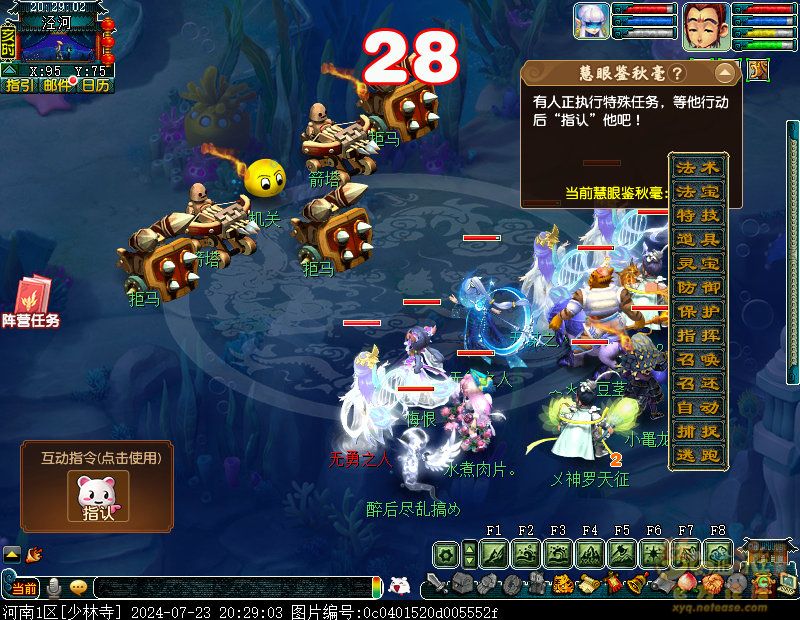Choose the 防御 defend command
Image resolution: width=800 pixels, height=620 pixels.
(697, 288)
